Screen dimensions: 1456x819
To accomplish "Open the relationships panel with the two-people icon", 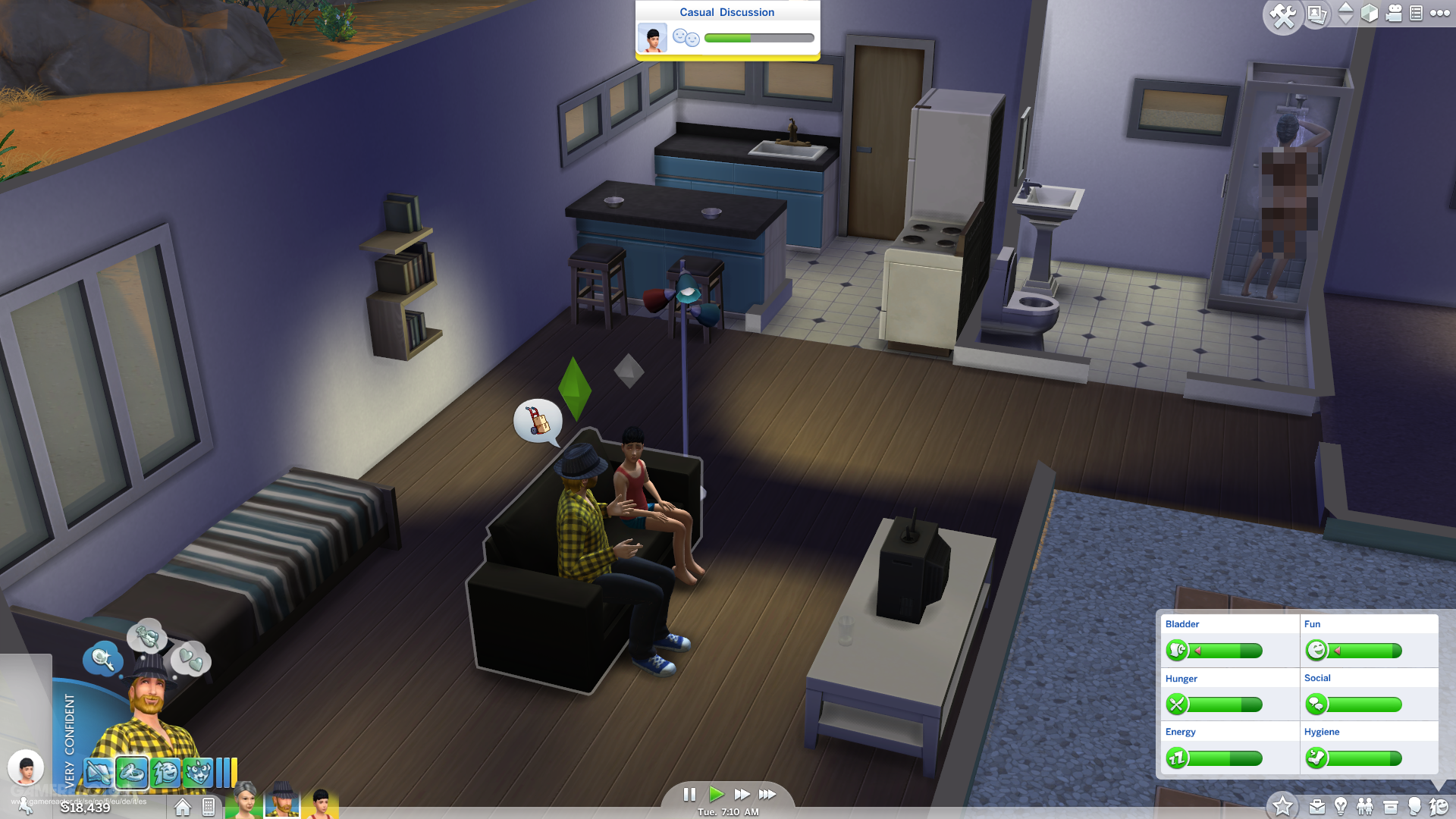I will pos(1365,806).
